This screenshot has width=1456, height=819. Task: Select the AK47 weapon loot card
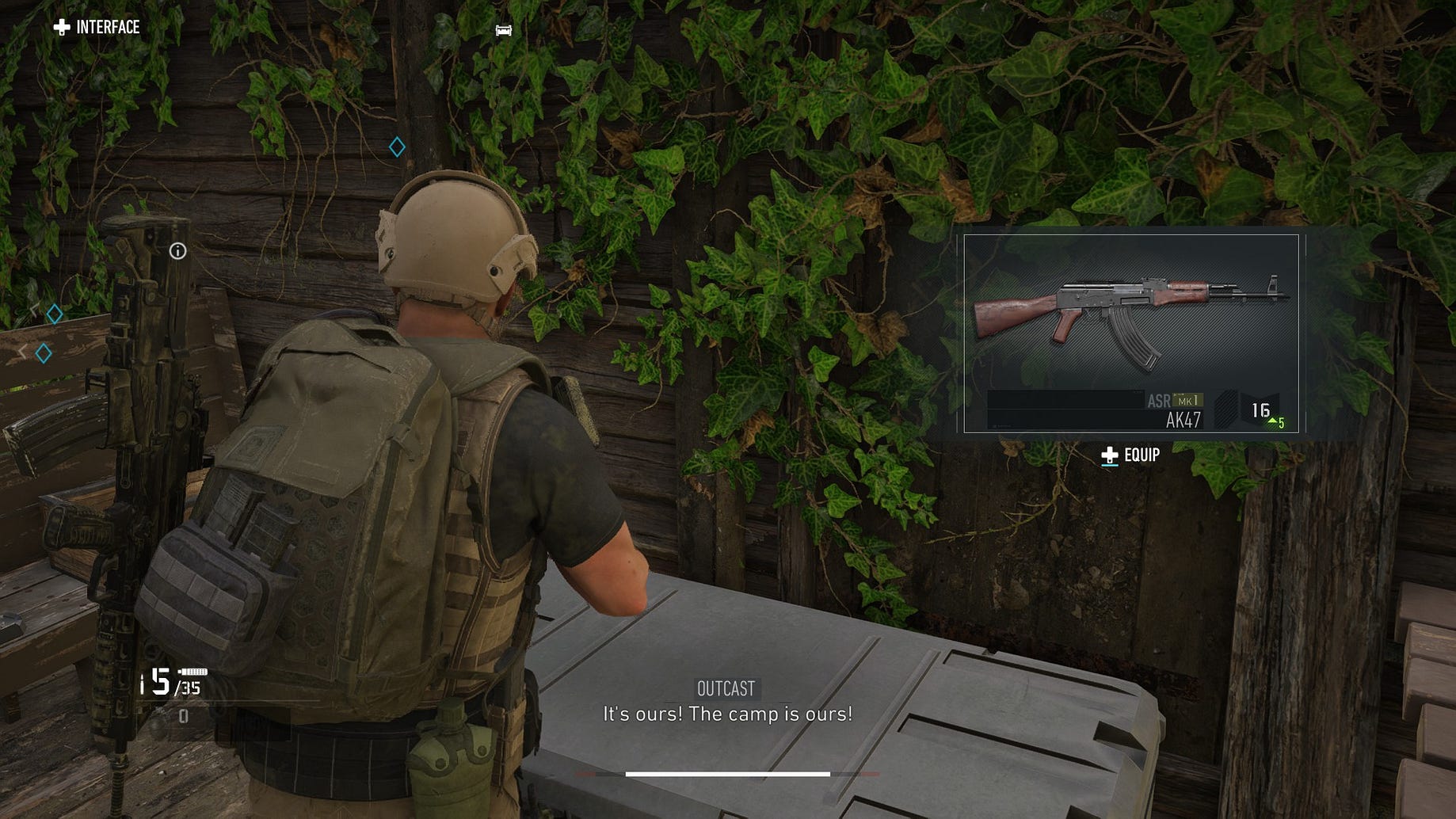(x=1130, y=333)
